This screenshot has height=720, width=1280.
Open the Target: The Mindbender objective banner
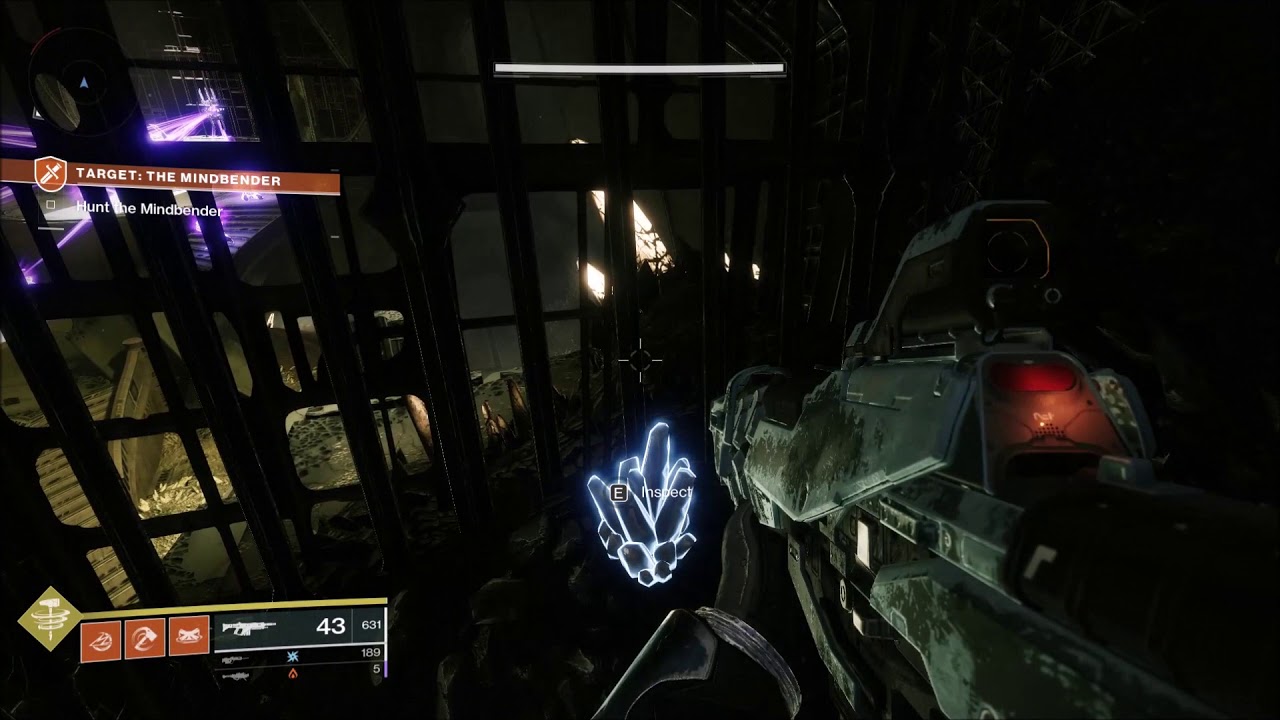(x=178, y=179)
